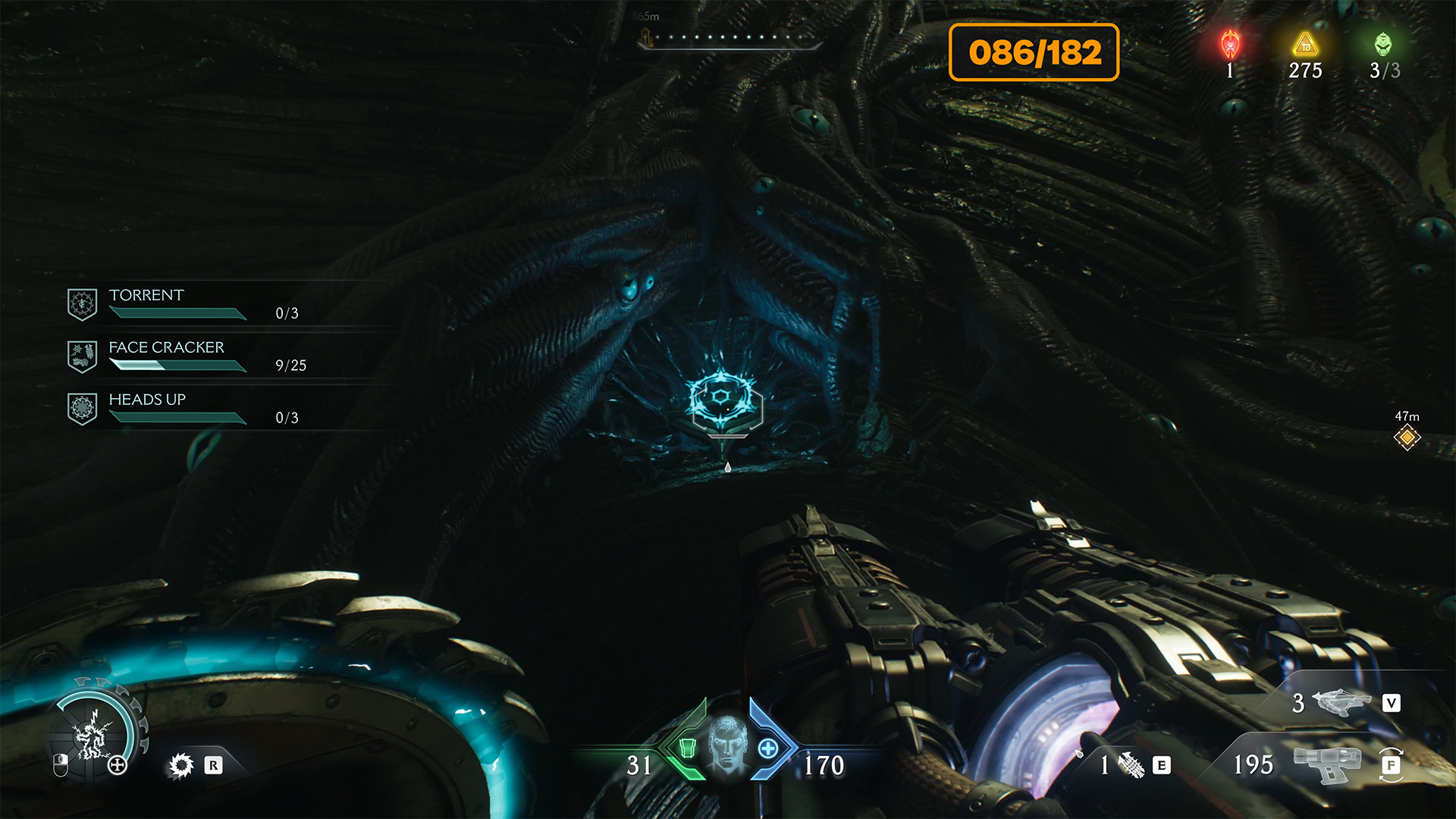Select the equipped gun icon beside 195

pos(1326,763)
